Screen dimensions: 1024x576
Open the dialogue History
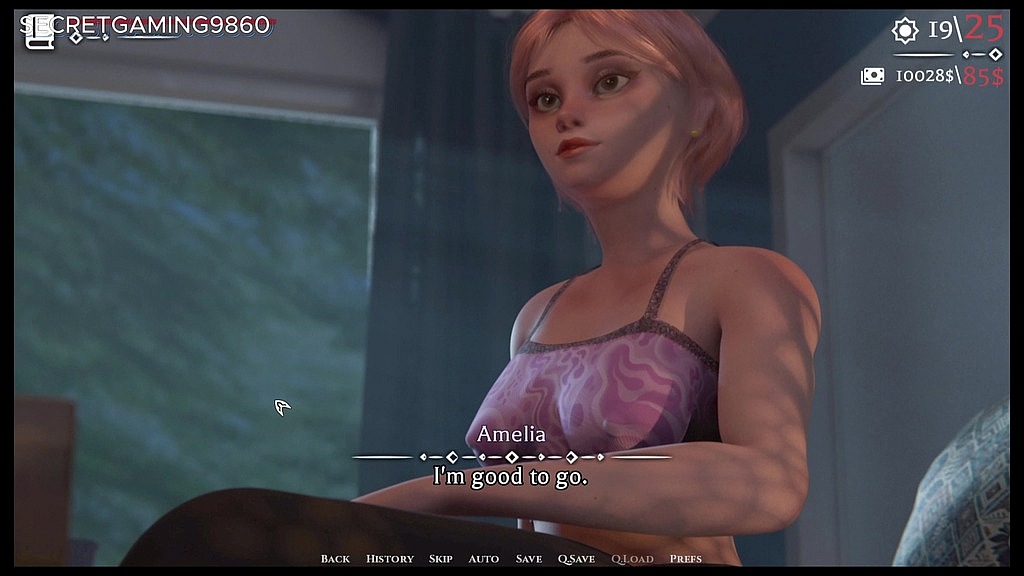pos(389,559)
